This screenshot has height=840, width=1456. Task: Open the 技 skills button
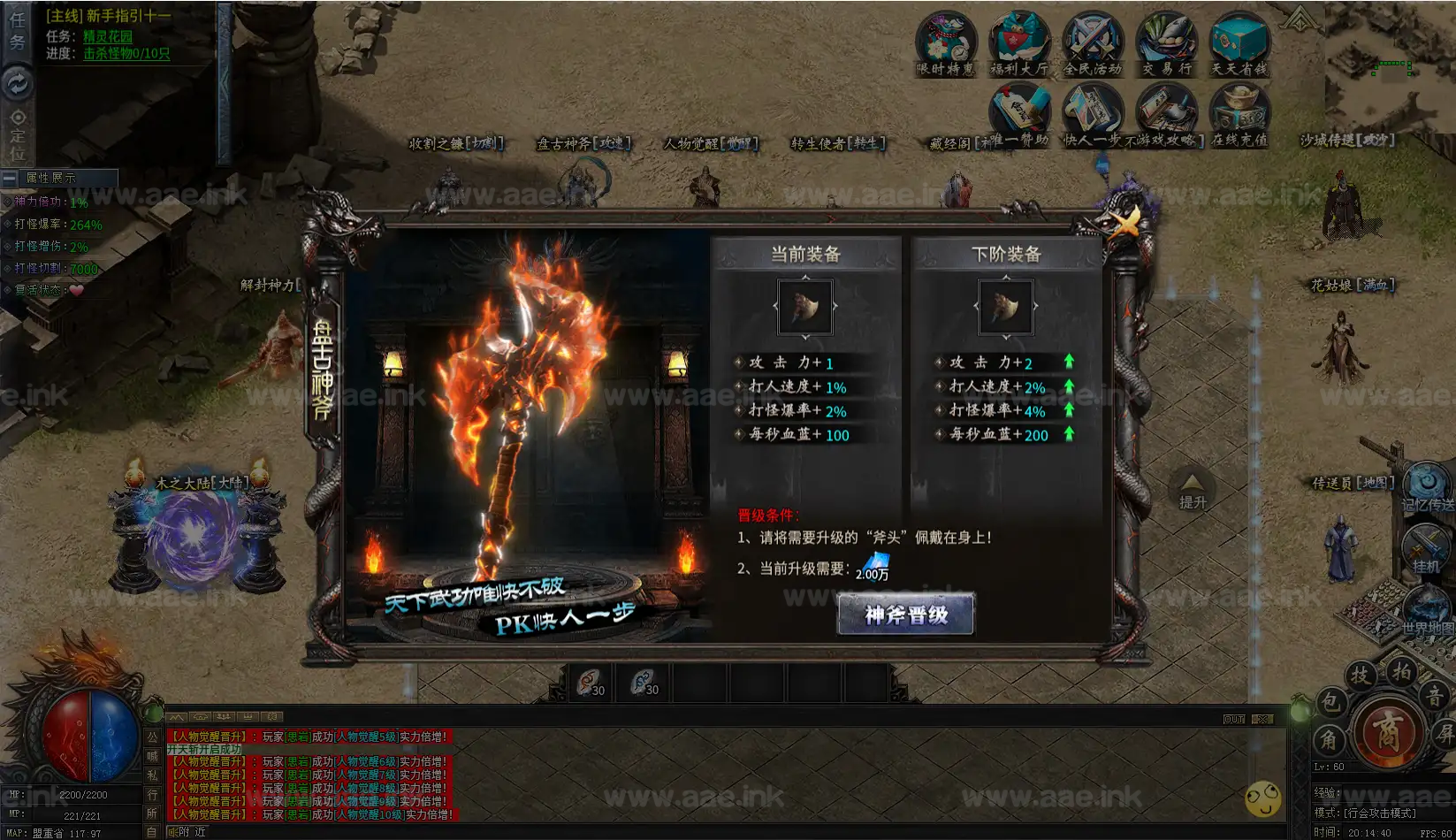(1361, 676)
